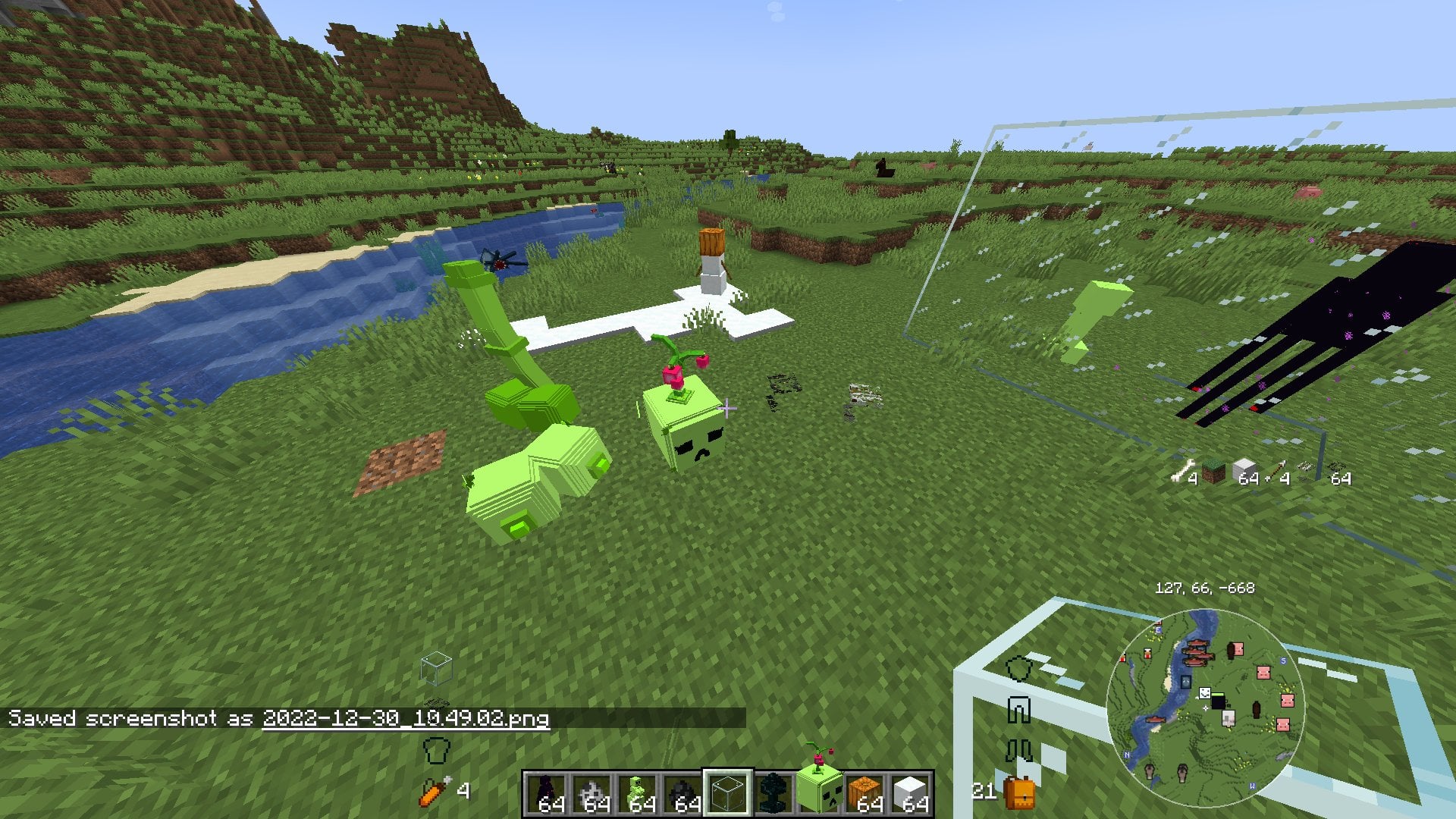Click the bone pickup icon on the right side

1183,469
